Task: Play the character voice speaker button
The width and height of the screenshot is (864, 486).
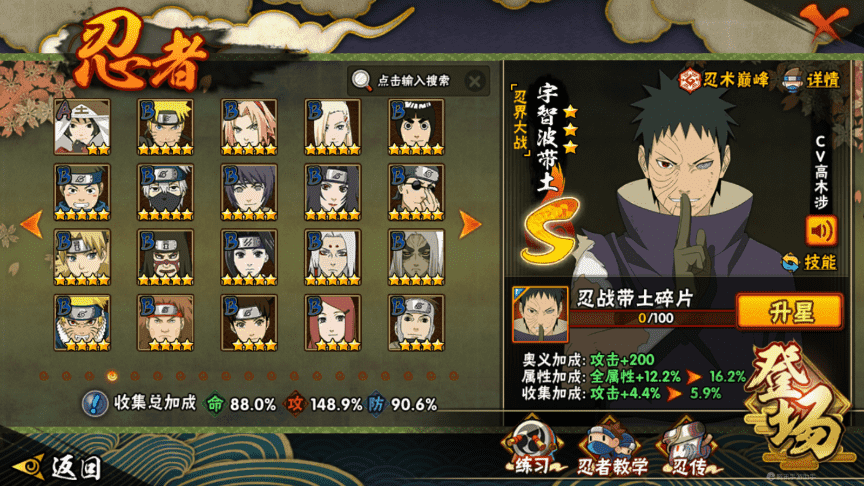Action: point(821,231)
